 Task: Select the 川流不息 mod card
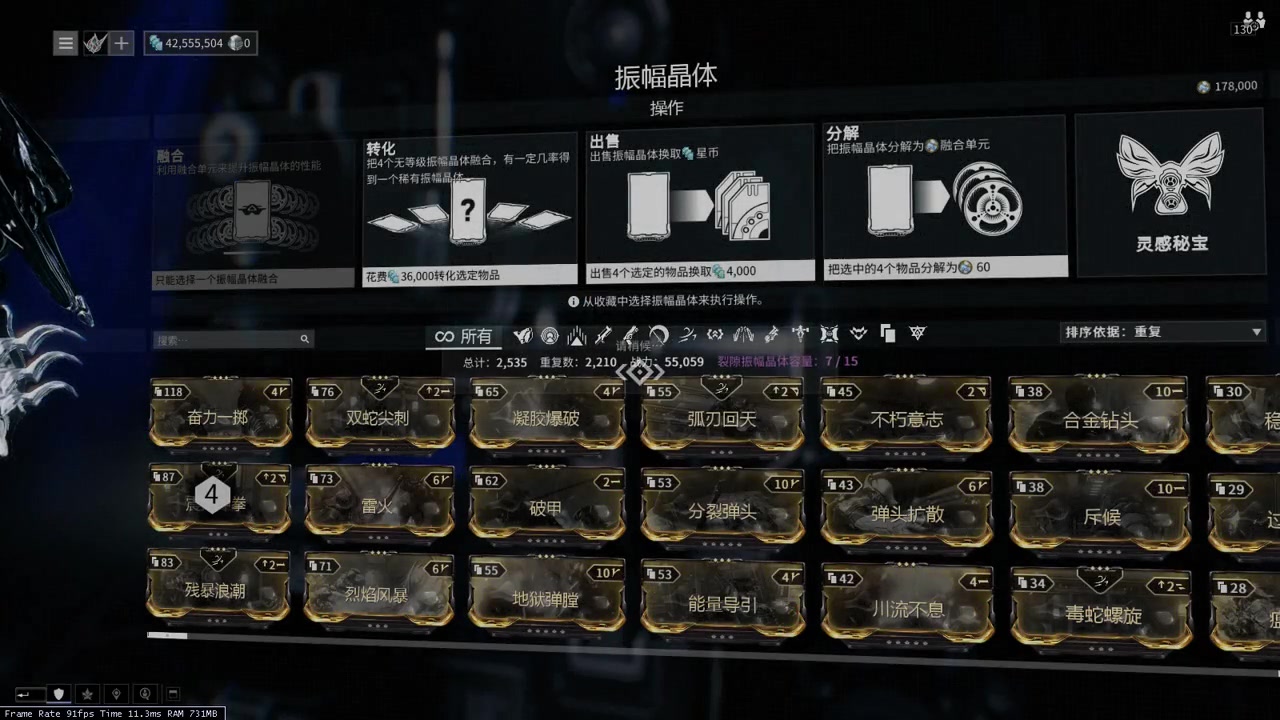[x=906, y=605]
